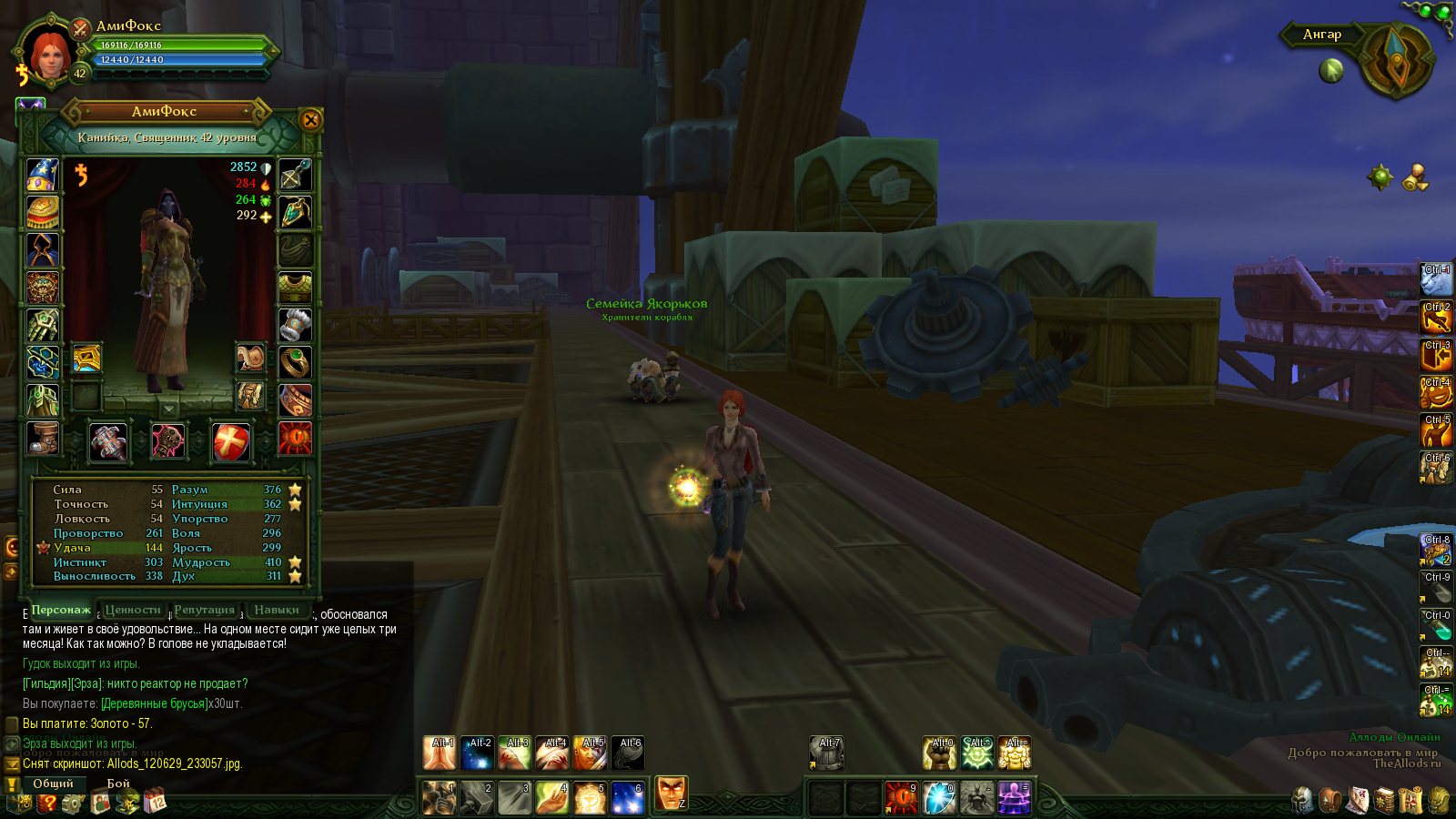The image size is (1456, 819).
Task: Use the golden fist ability Alt-0
Action: click(939, 753)
